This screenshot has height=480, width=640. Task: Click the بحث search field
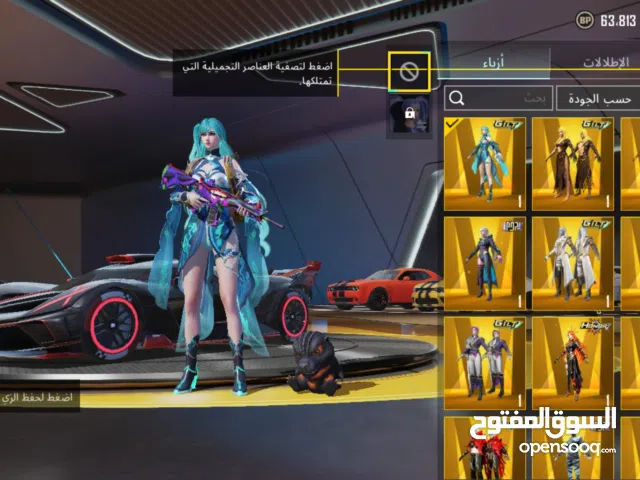click(x=498, y=99)
